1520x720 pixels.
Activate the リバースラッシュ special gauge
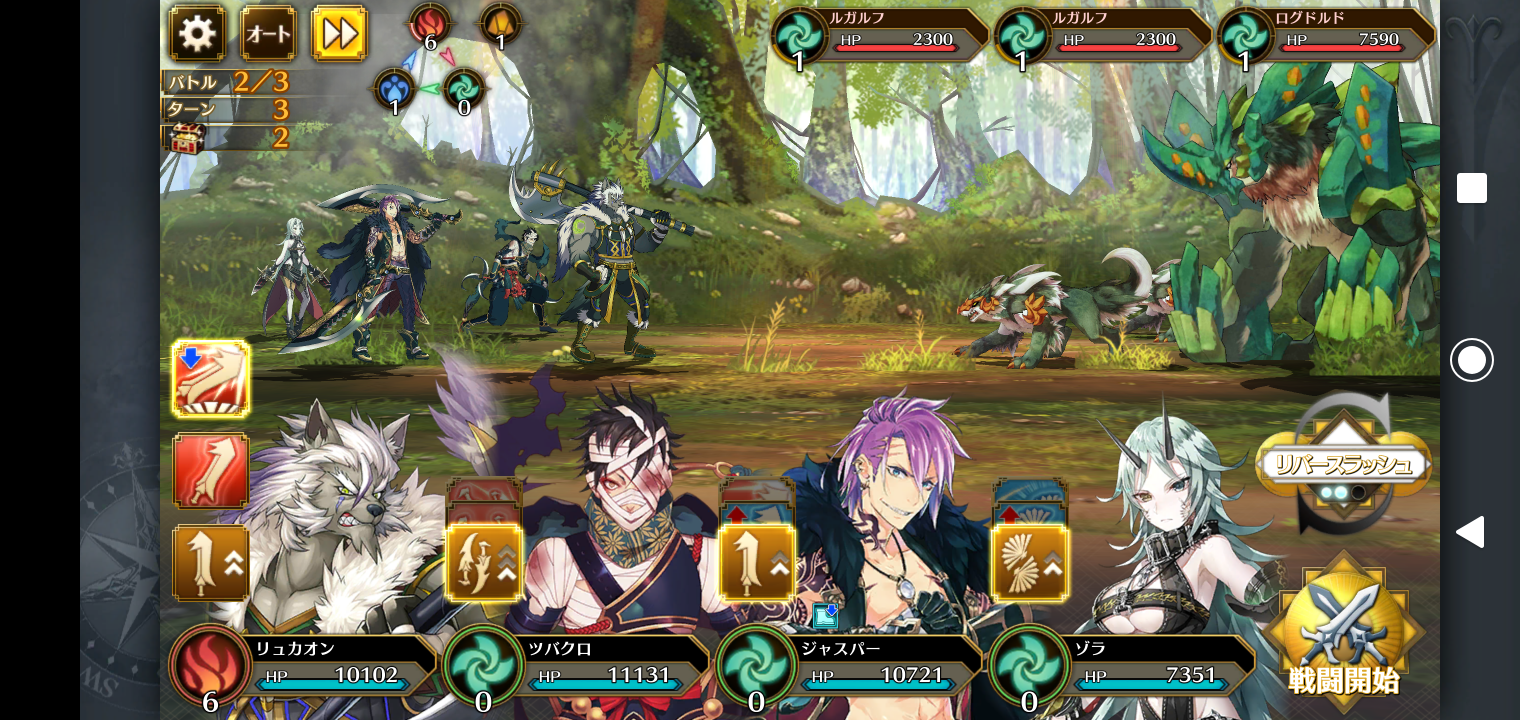pos(1343,466)
